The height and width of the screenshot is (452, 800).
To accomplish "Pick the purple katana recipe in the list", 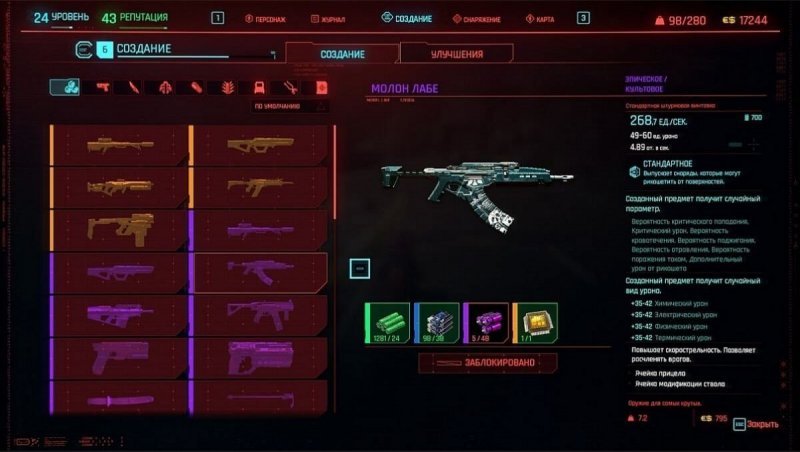I will pyautogui.click(x=119, y=399).
